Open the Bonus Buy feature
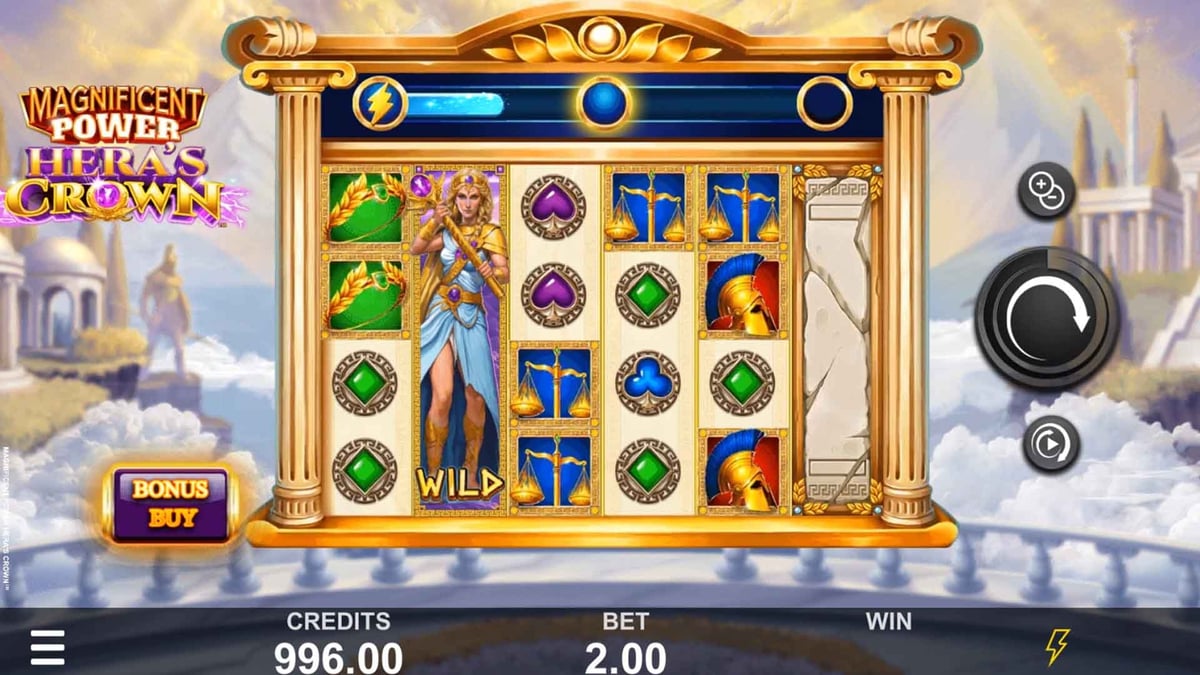The height and width of the screenshot is (675, 1200). coord(170,504)
